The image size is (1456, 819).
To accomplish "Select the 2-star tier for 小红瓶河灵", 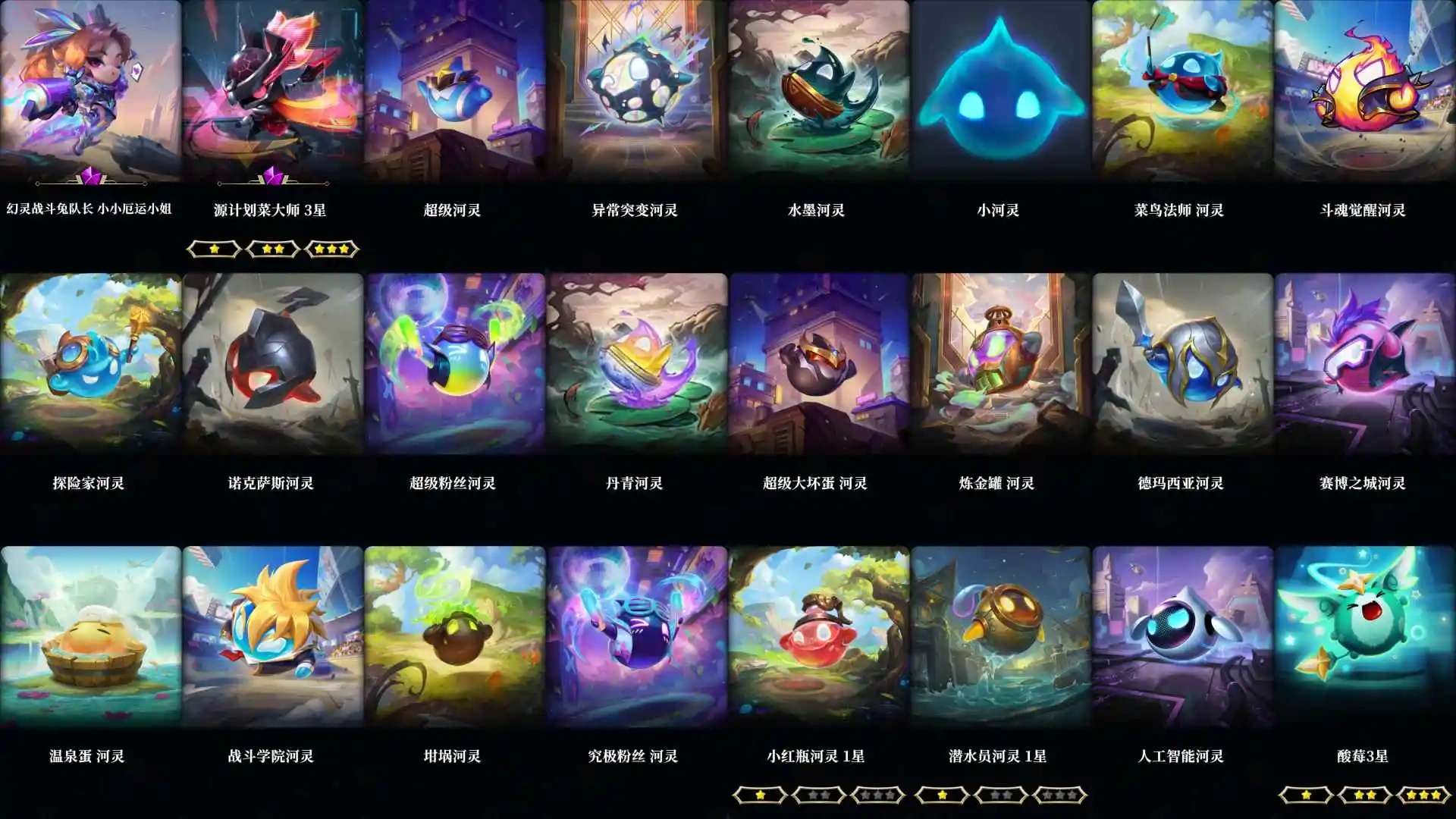I will click(817, 794).
